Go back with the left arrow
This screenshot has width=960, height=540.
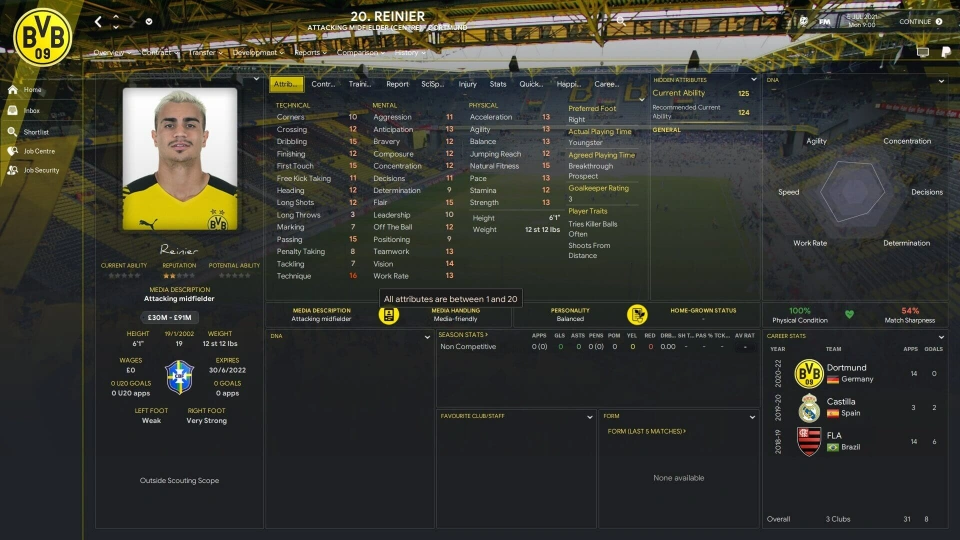pos(98,21)
